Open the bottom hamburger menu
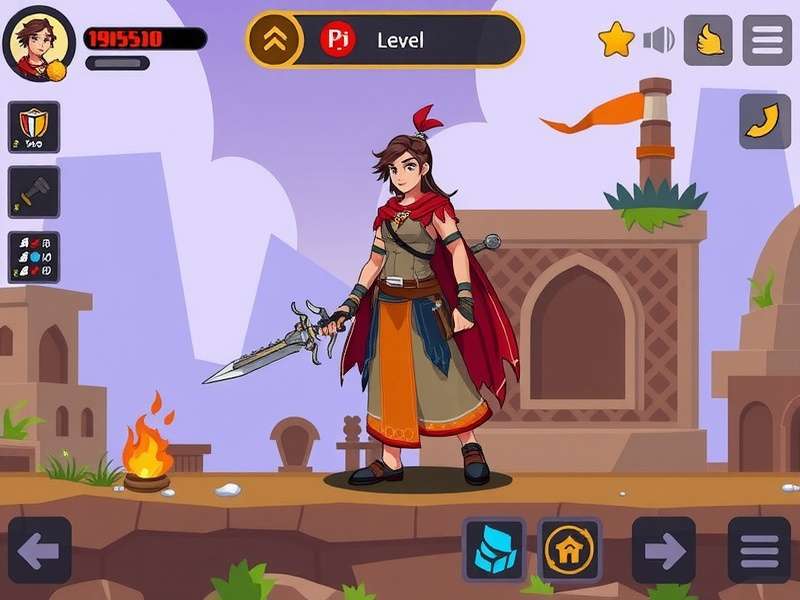 click(x=759, y=550)
